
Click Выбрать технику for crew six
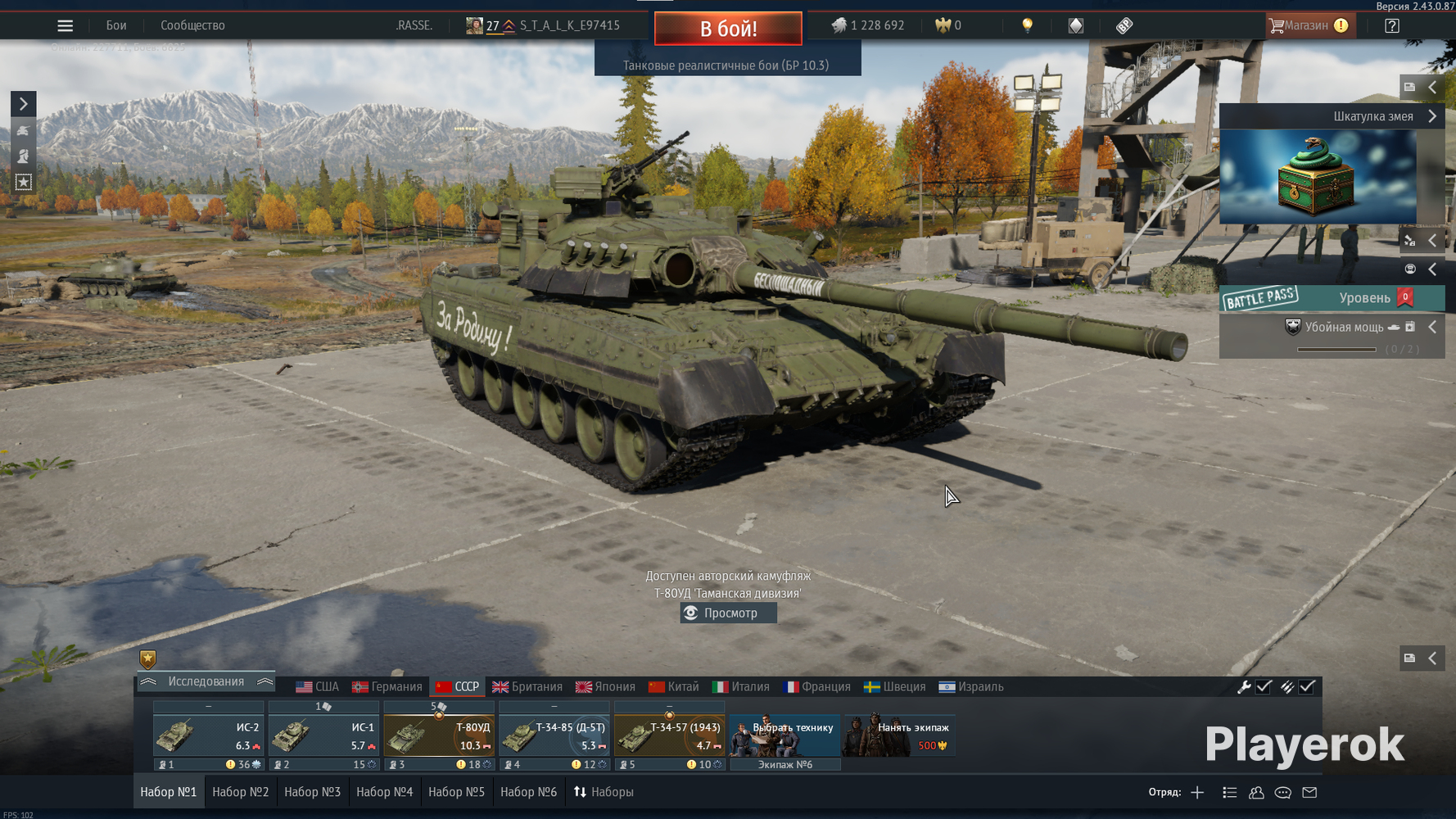tap(785, 735)
